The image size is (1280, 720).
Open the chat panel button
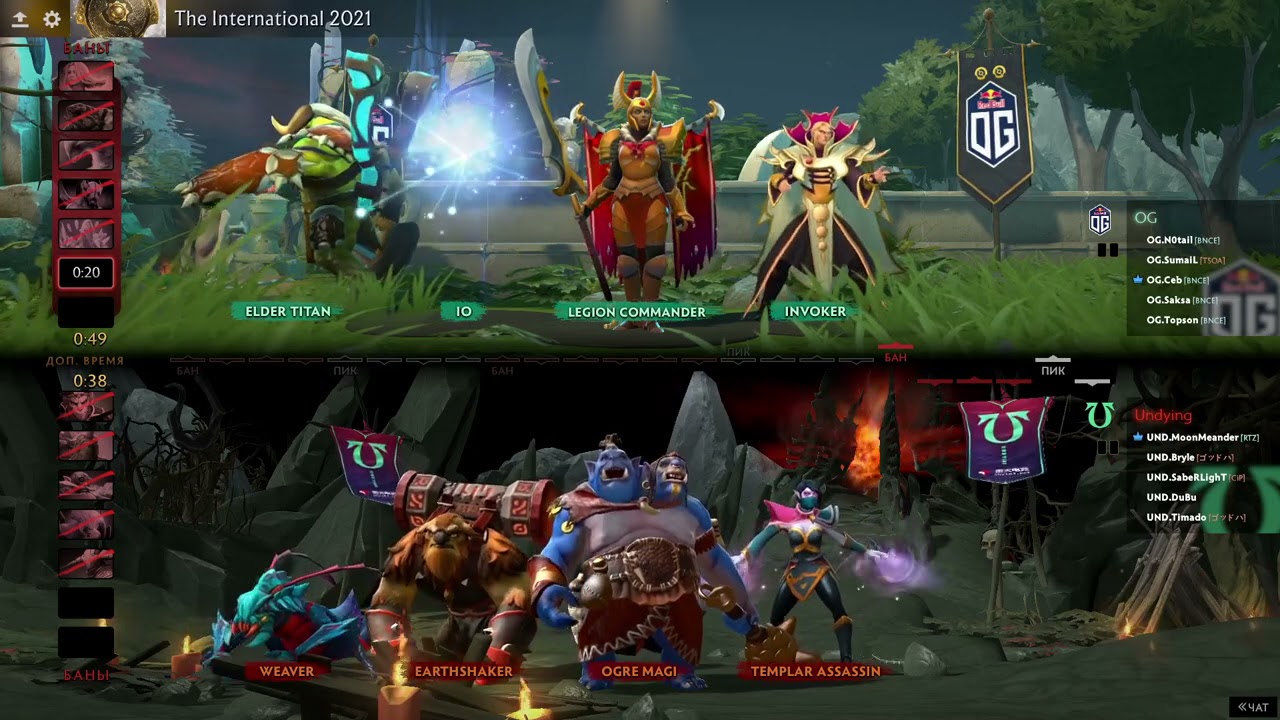[x=1253, y=707]
